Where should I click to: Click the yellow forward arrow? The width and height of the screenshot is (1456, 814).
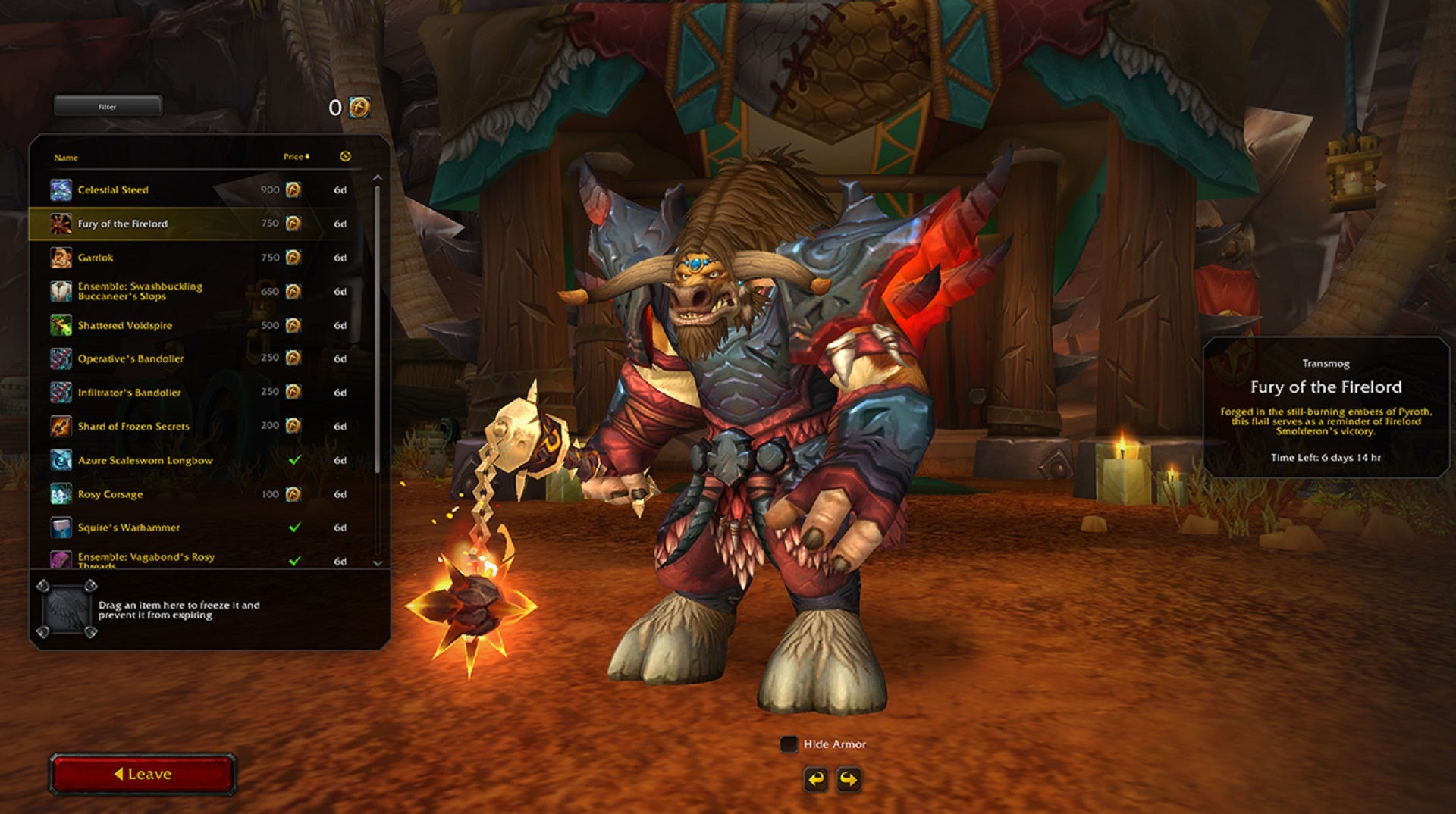pyautogui.click(x=848, y=778)
